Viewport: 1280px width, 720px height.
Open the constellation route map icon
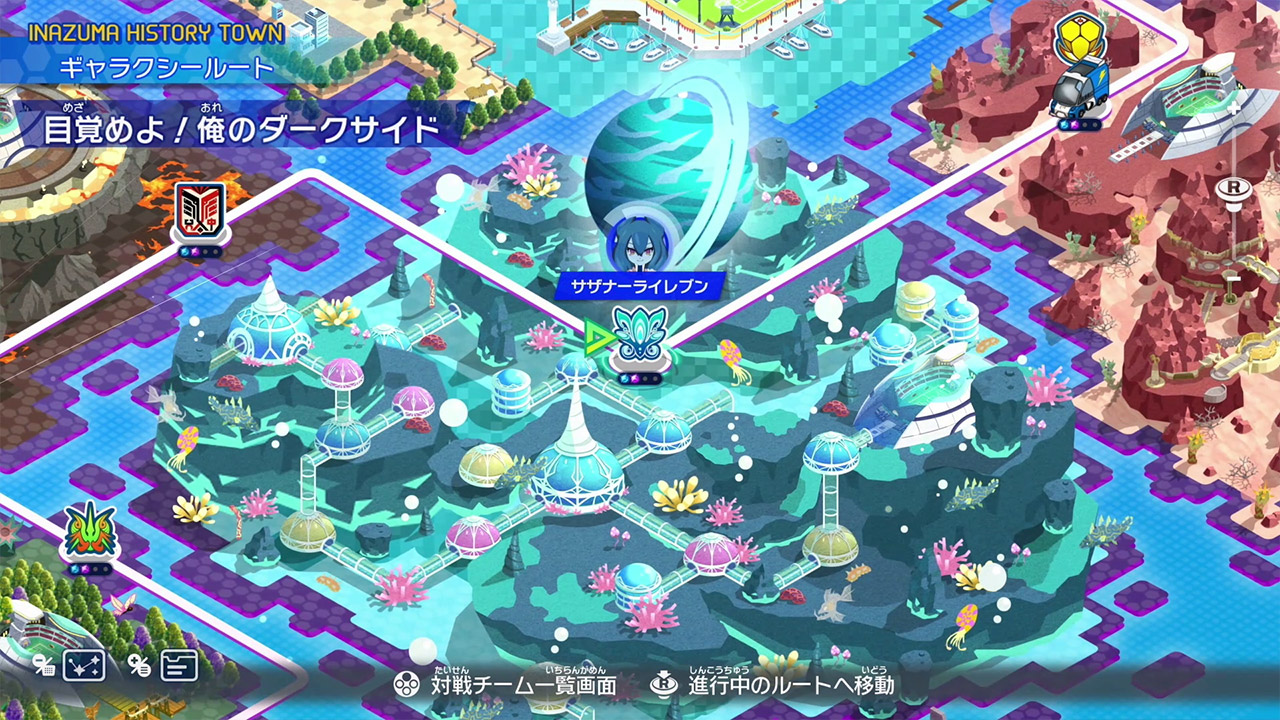click(84, 665)
